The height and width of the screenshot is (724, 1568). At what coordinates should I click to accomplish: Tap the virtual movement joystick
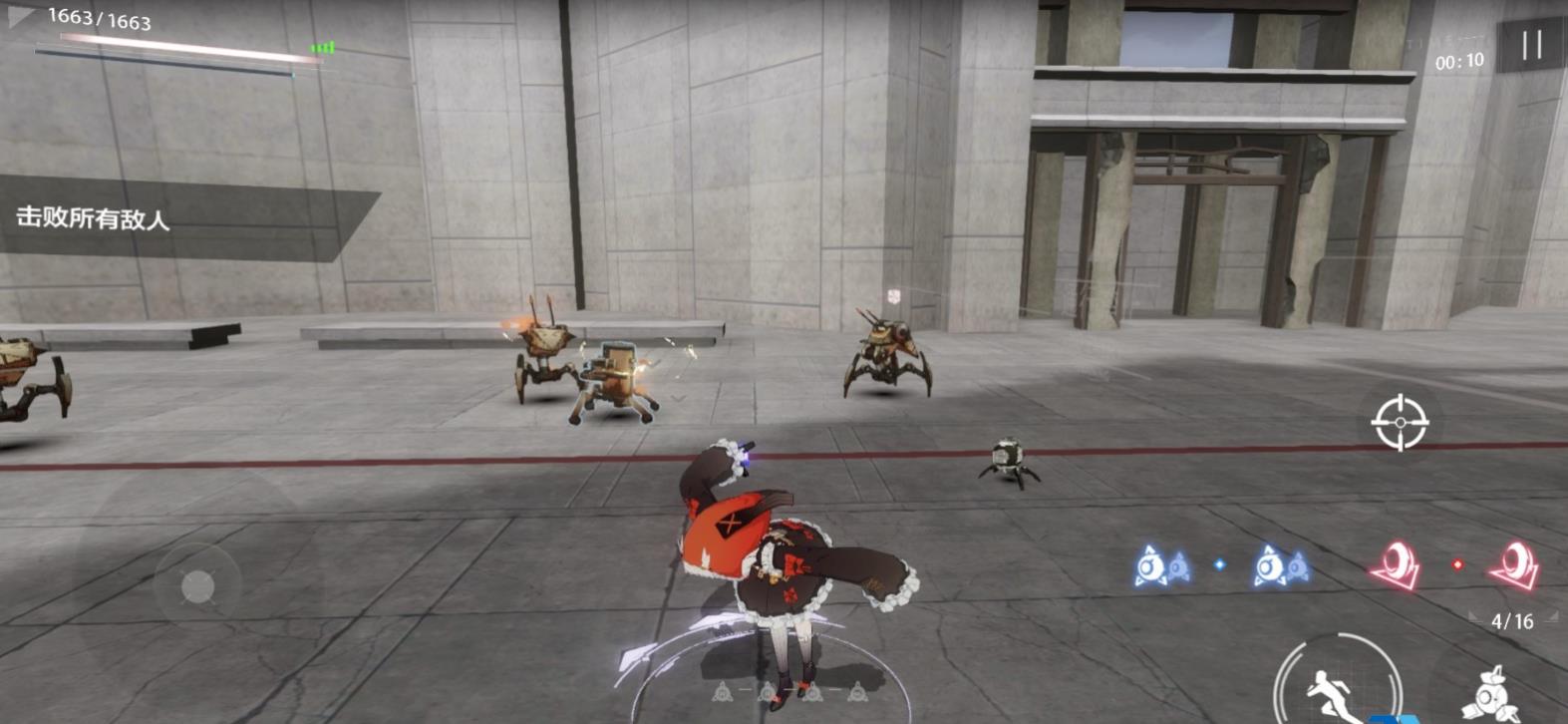point(197,586)
